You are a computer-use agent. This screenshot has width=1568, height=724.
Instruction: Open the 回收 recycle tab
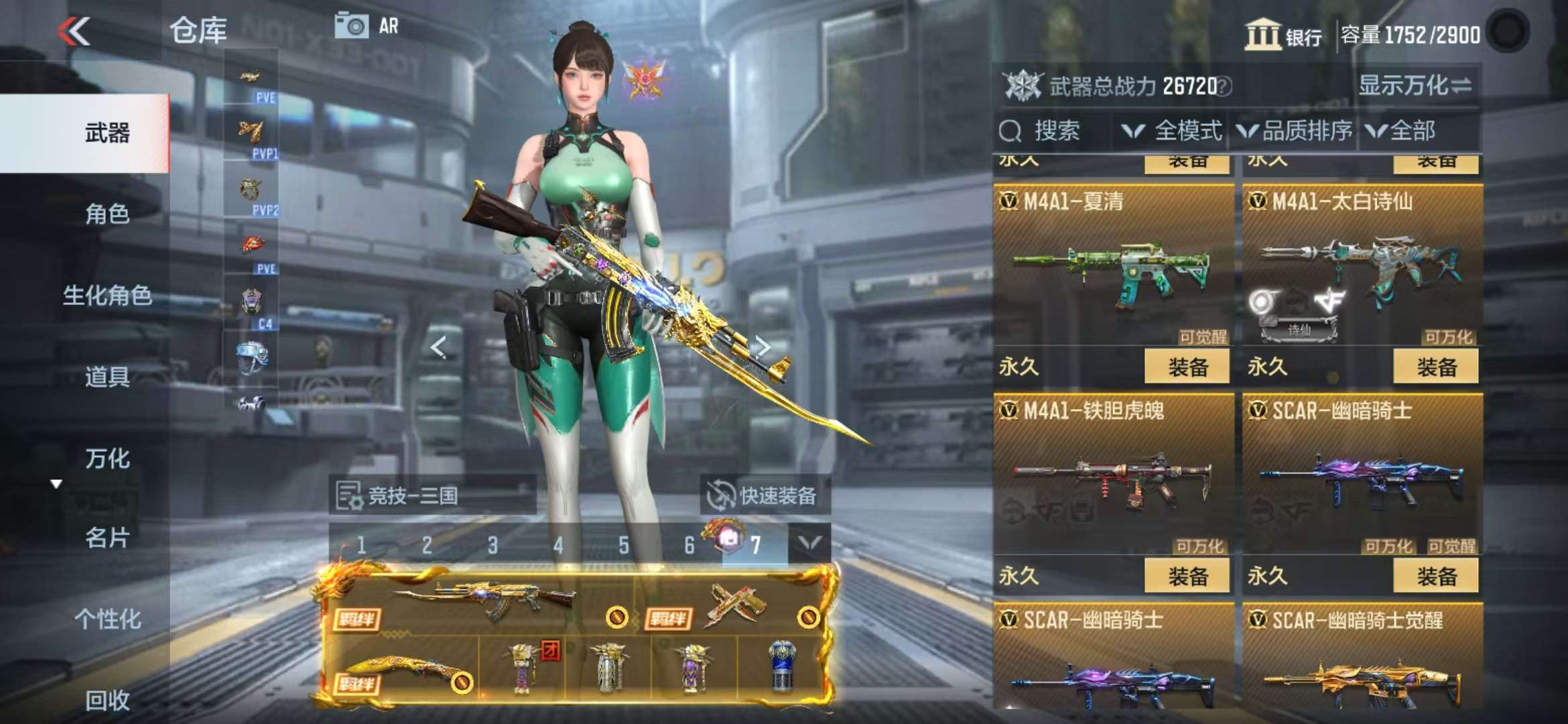pos(107,700)
